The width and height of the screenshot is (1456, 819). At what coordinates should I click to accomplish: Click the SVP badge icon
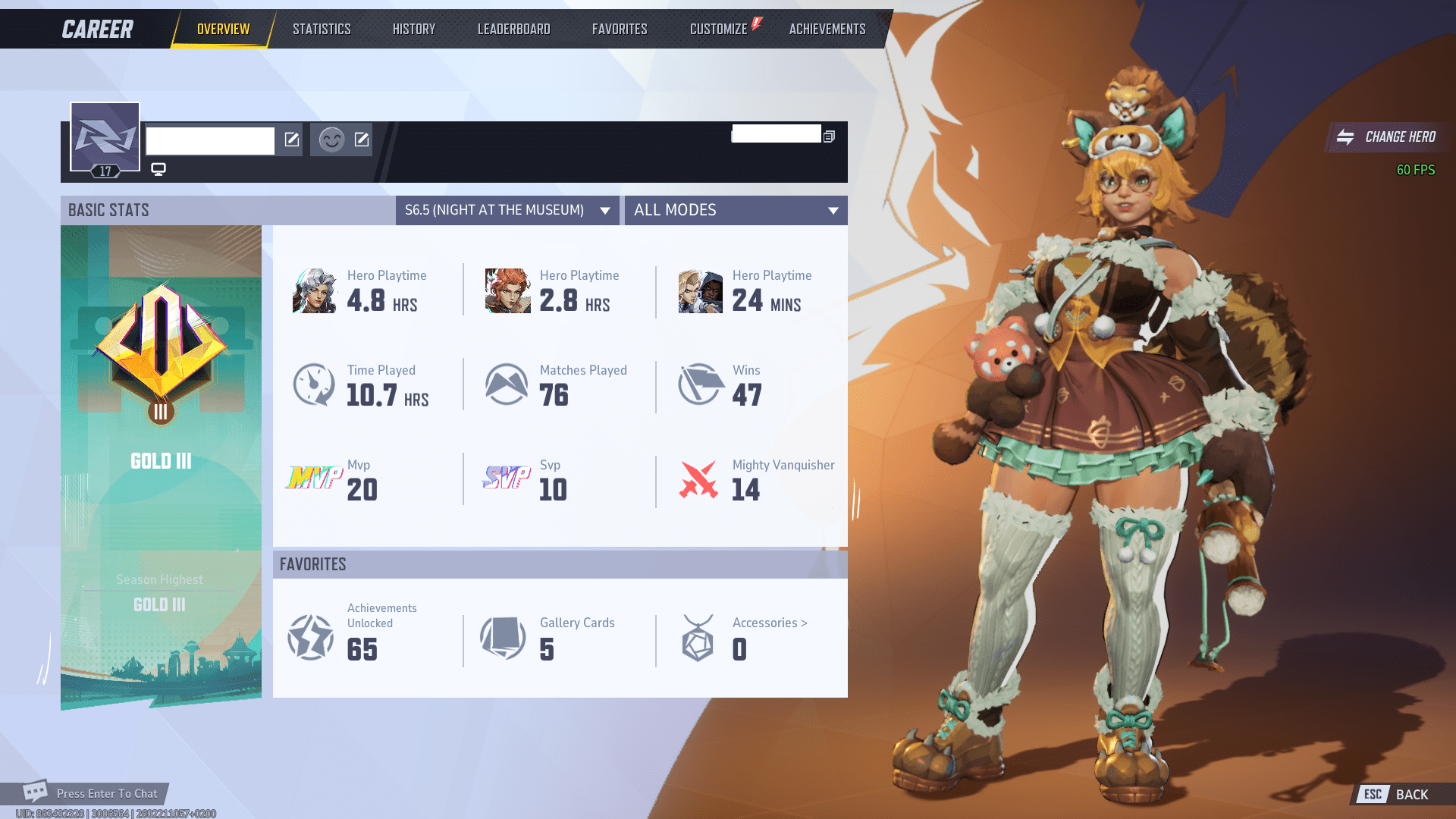click(x=507, y=479)
